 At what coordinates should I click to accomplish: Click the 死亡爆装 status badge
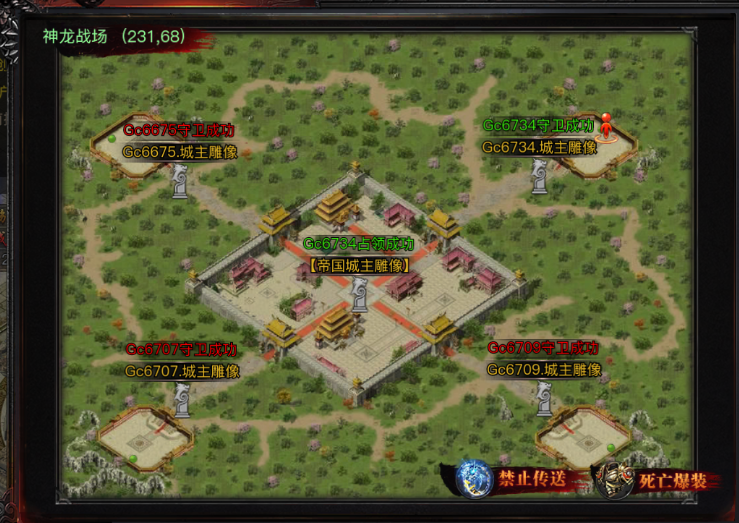654,480
